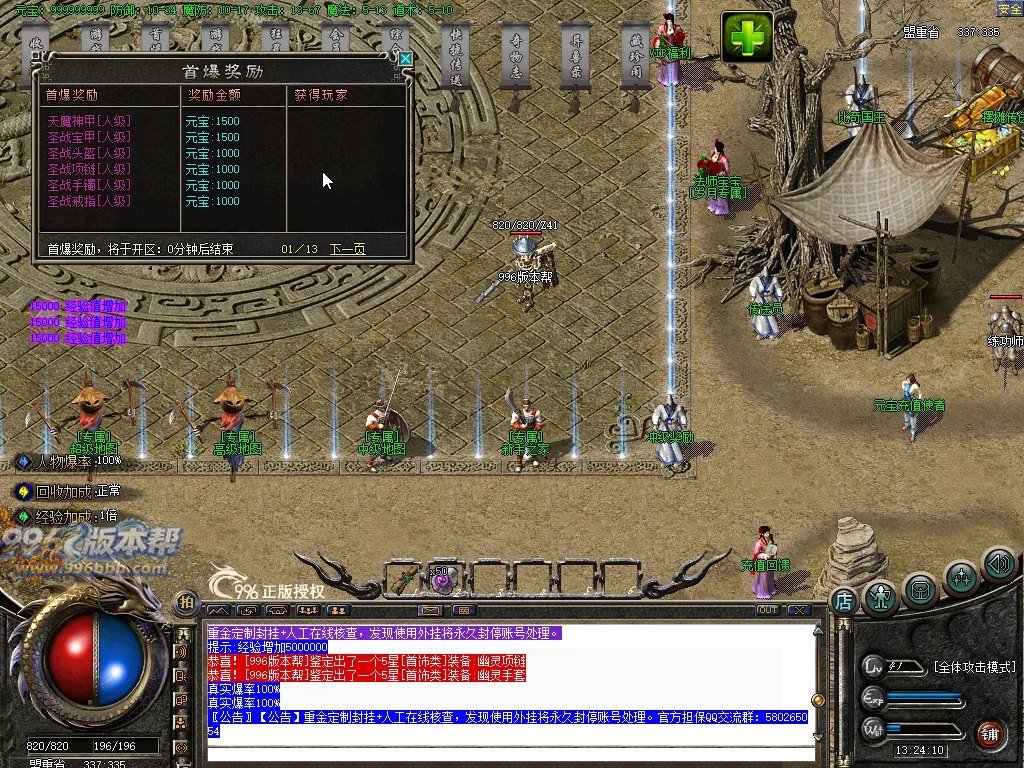Open the 藏珍阁 banner menu

[x=637, y=57]
